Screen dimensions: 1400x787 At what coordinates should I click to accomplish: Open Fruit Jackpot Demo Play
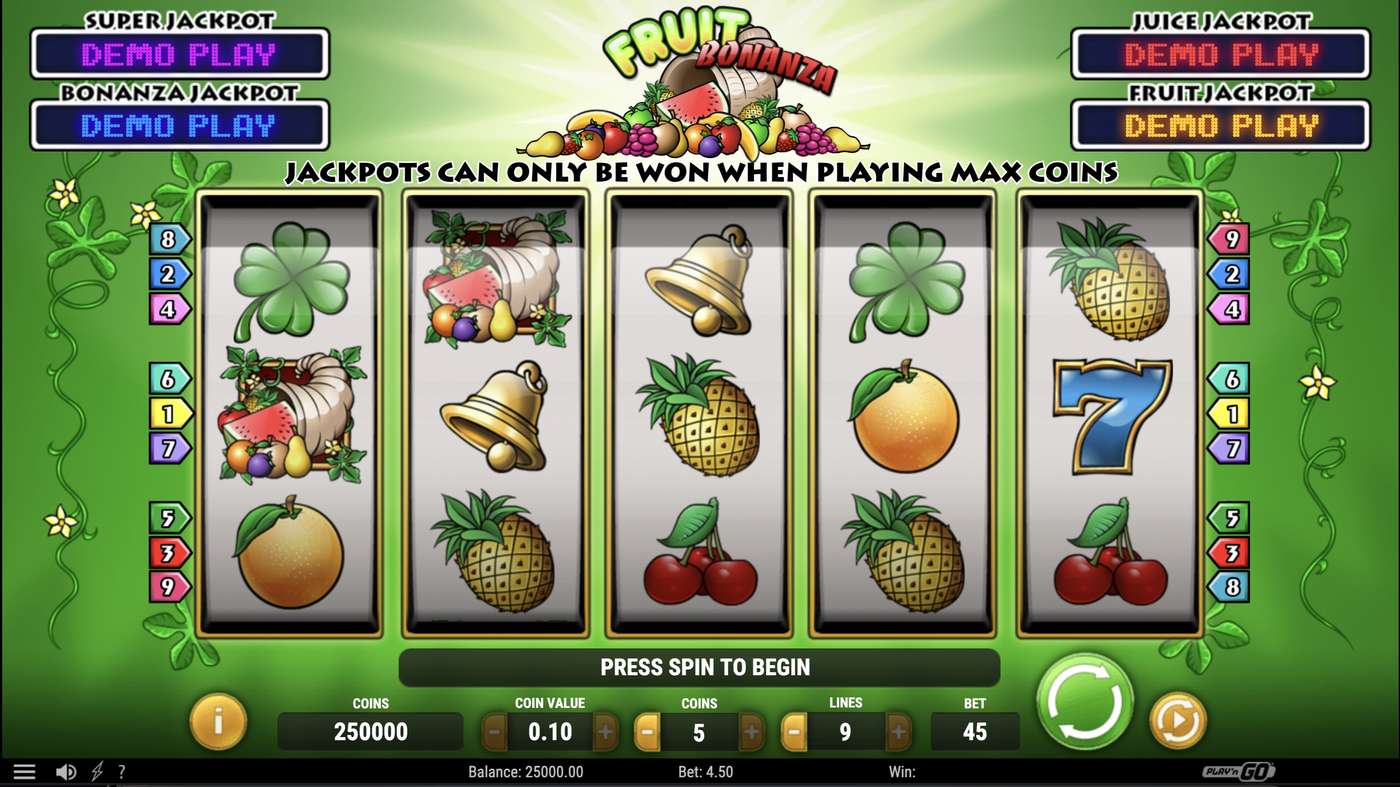coord(1220,125)
